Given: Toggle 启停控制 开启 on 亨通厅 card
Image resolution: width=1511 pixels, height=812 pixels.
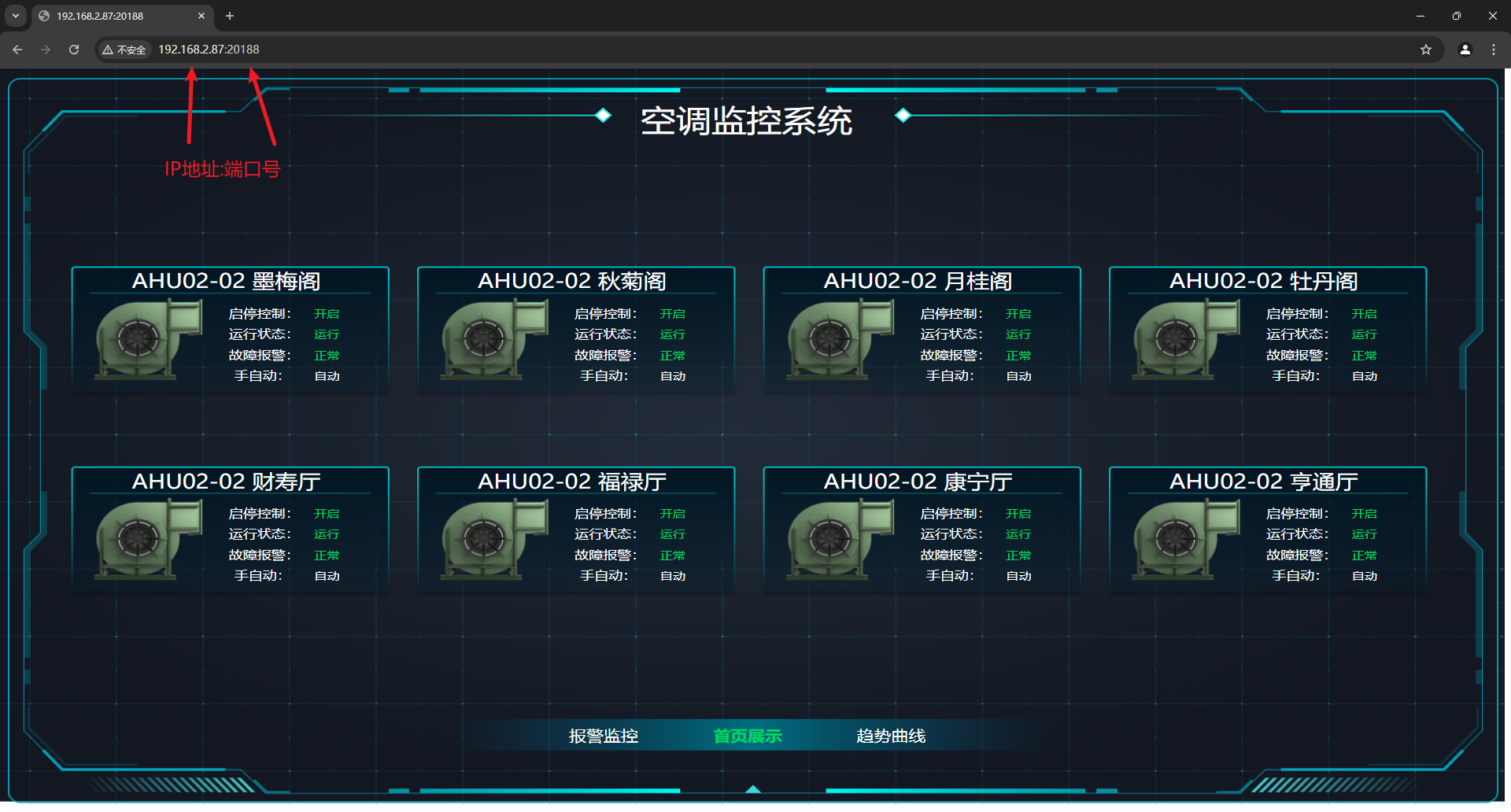Looking at the screenshot, I should tap(1365, 513).
